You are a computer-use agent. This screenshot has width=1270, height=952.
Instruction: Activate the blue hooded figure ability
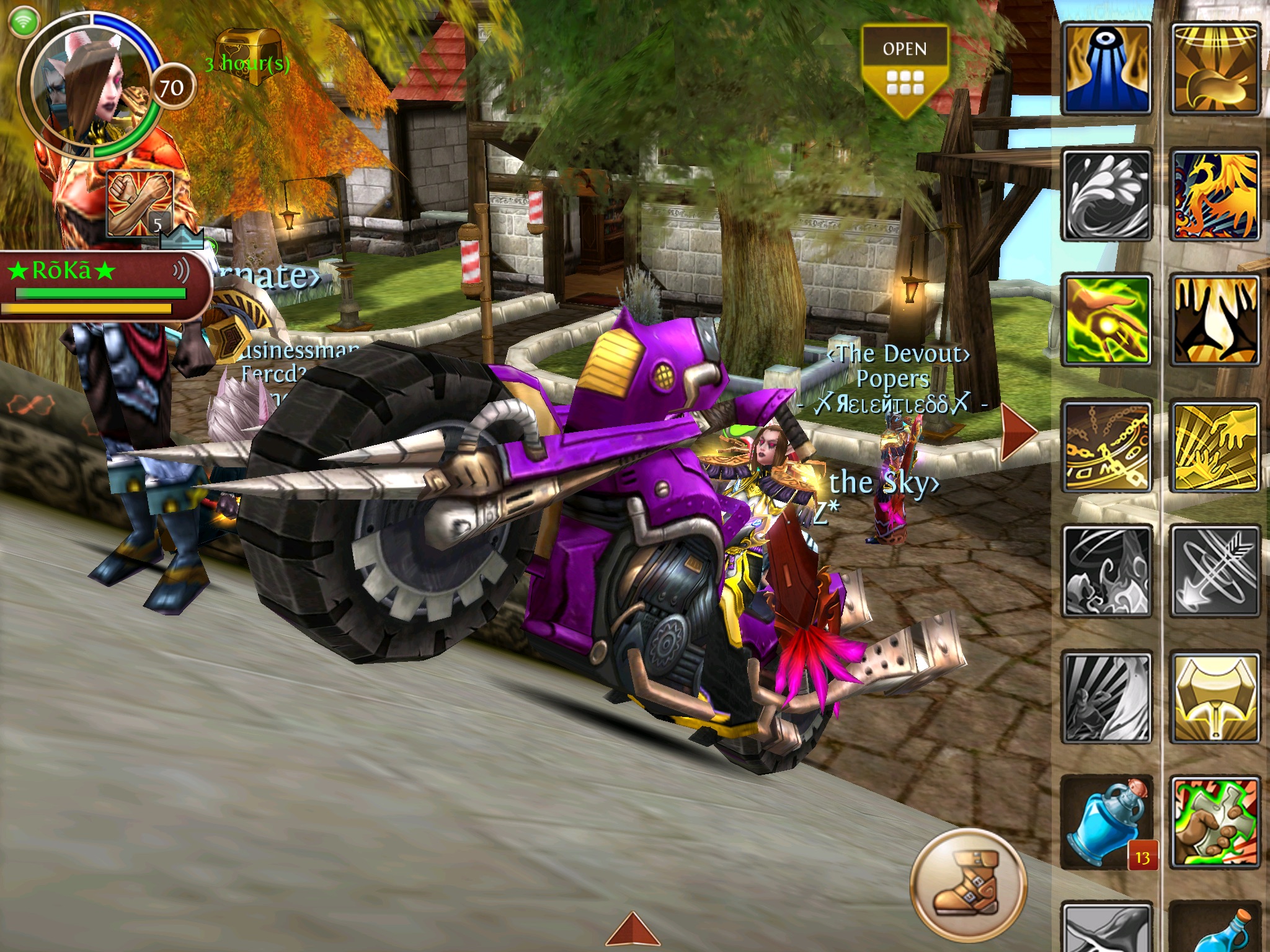coord(1107,69)
